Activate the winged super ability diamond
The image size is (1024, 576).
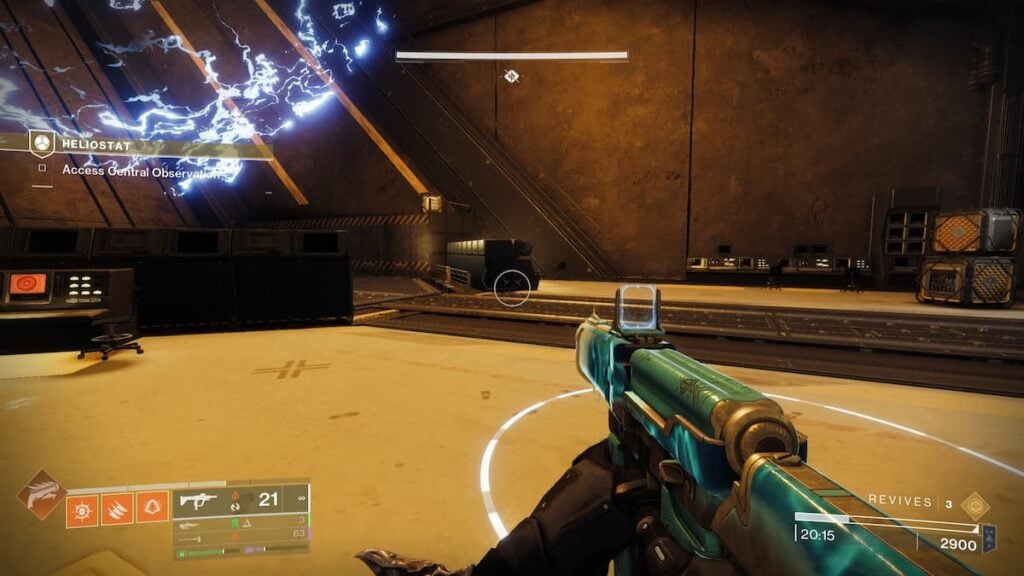pos(41,495)
